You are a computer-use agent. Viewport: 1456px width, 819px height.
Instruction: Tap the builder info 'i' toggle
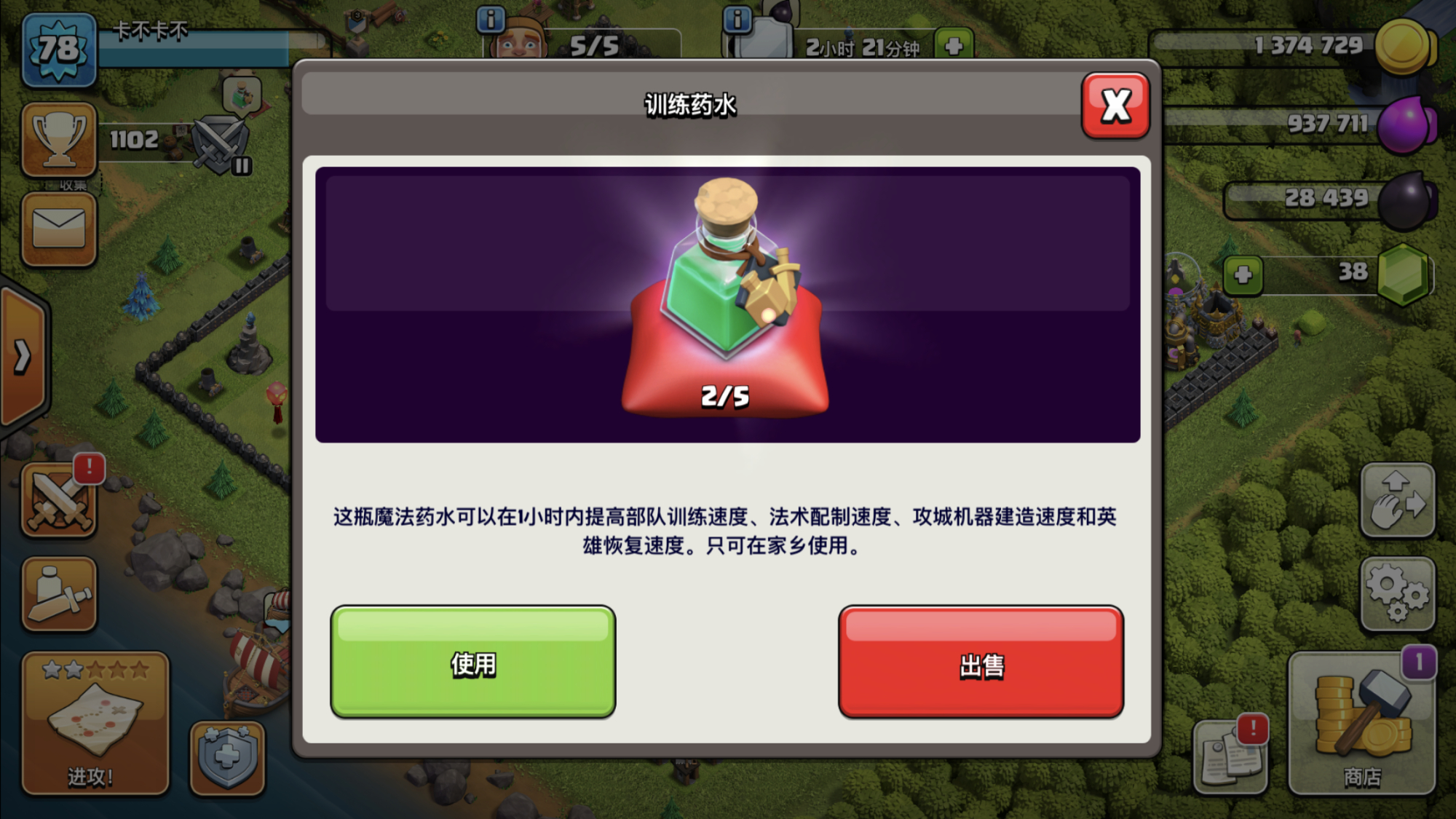[x=490, y=20]
